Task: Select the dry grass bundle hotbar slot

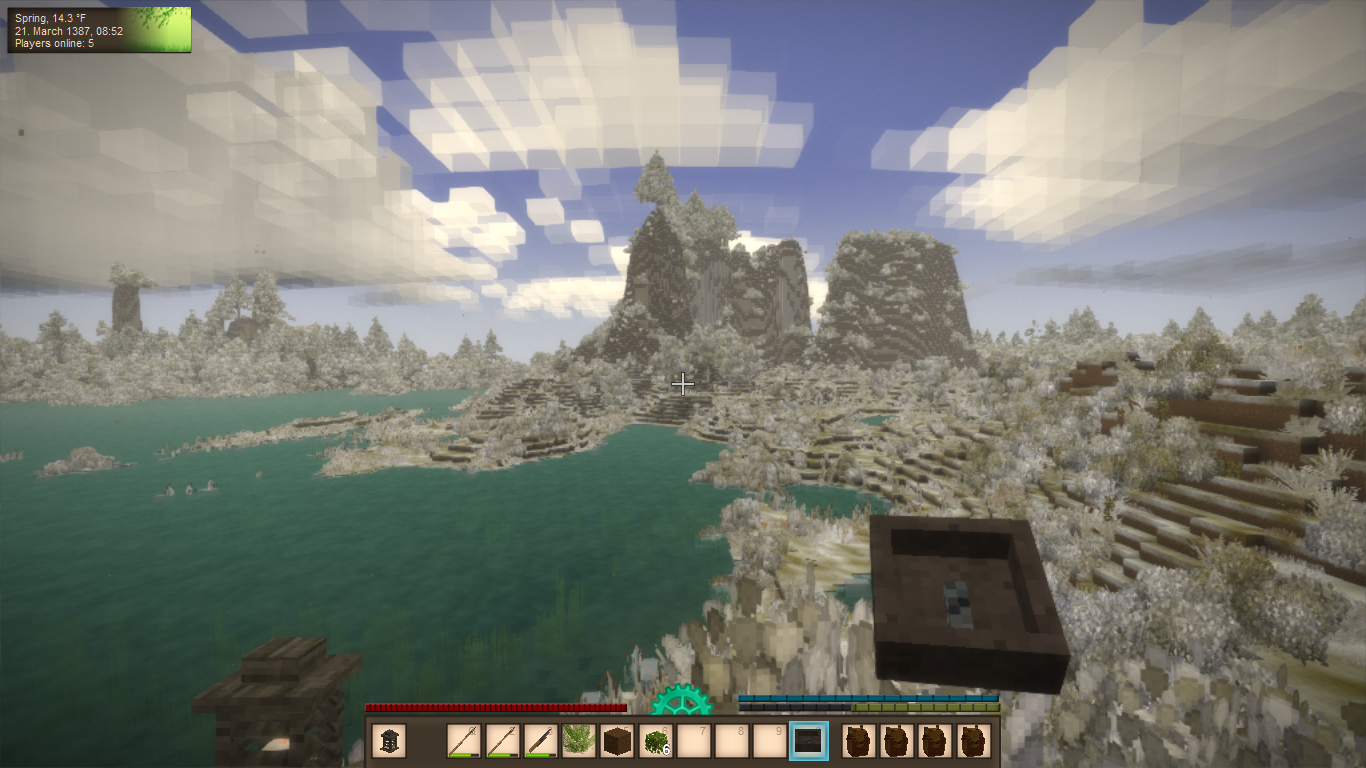Action: tap(579, 741)
